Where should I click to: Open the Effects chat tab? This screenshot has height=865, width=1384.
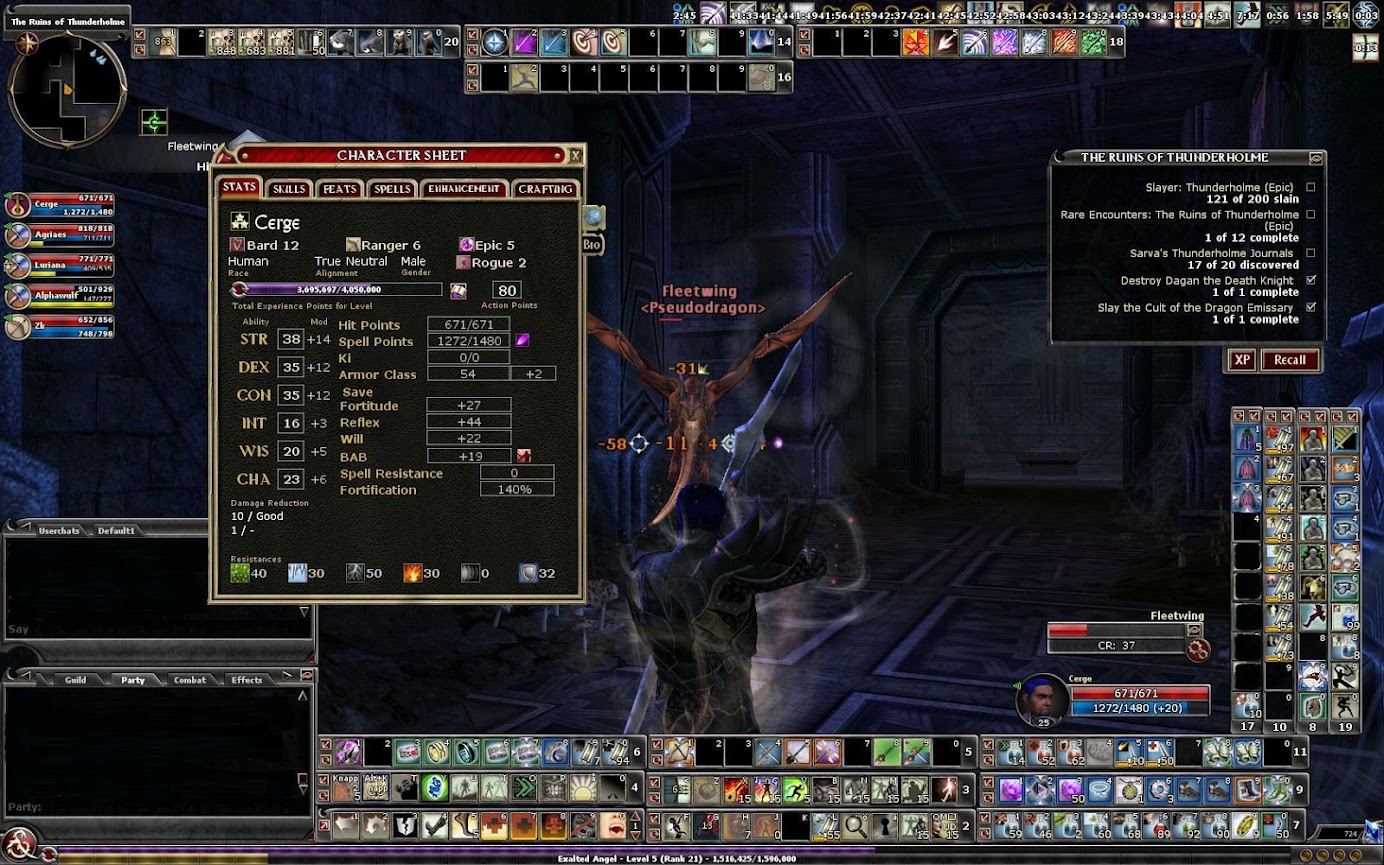(246, 680)
